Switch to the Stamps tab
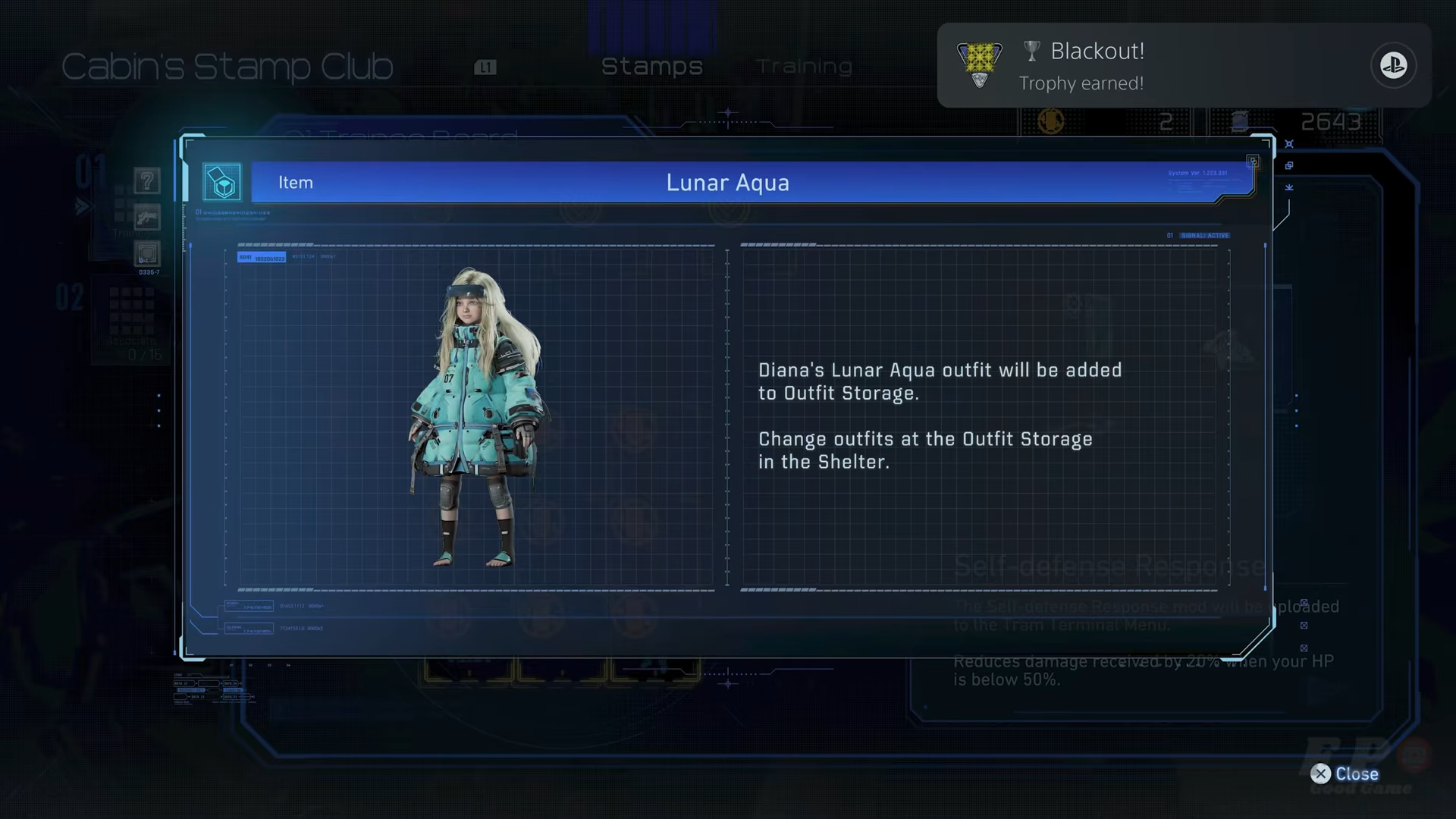The image size is (1456, 819). 651,67
